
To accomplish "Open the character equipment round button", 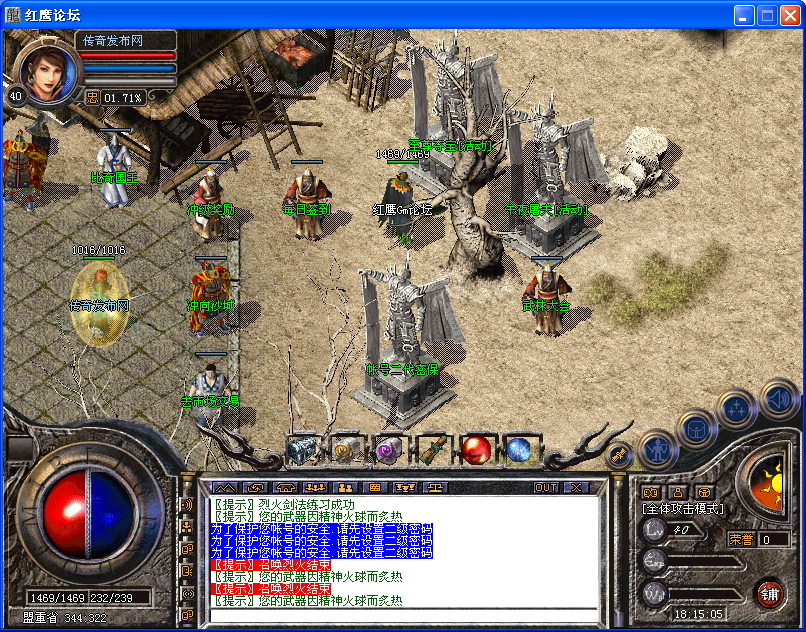I will (659, 449).
